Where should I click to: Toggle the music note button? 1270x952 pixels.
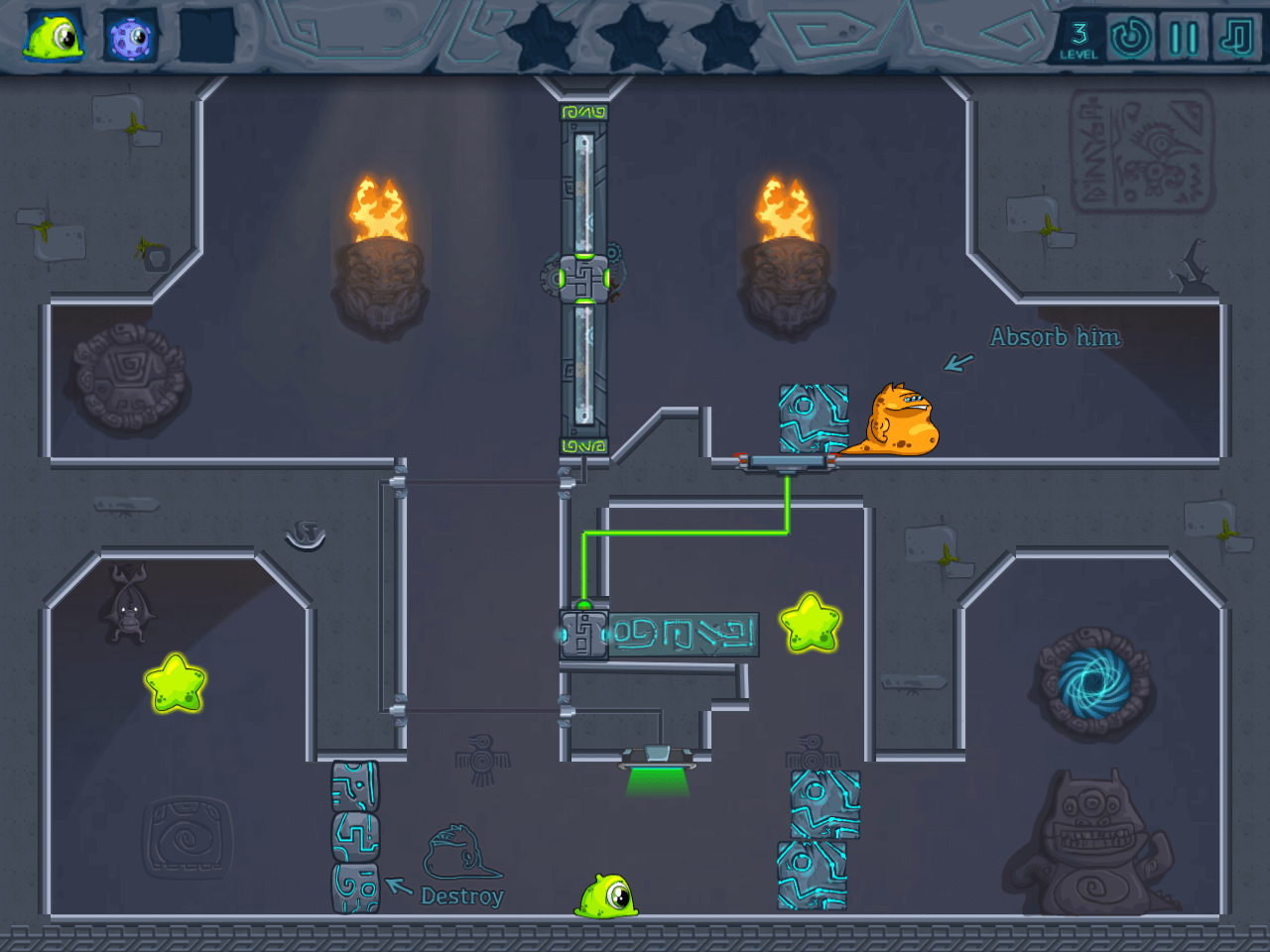pyautogui.click(x=1236, y=38)
